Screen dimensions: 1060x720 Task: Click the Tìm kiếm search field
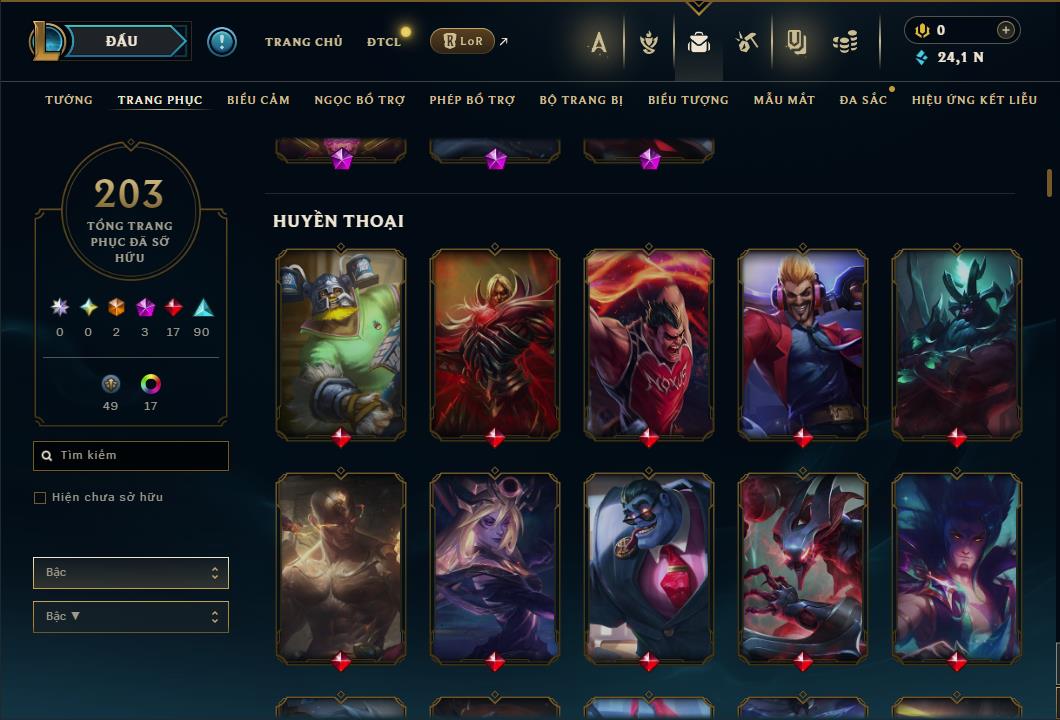coord(131,456)
